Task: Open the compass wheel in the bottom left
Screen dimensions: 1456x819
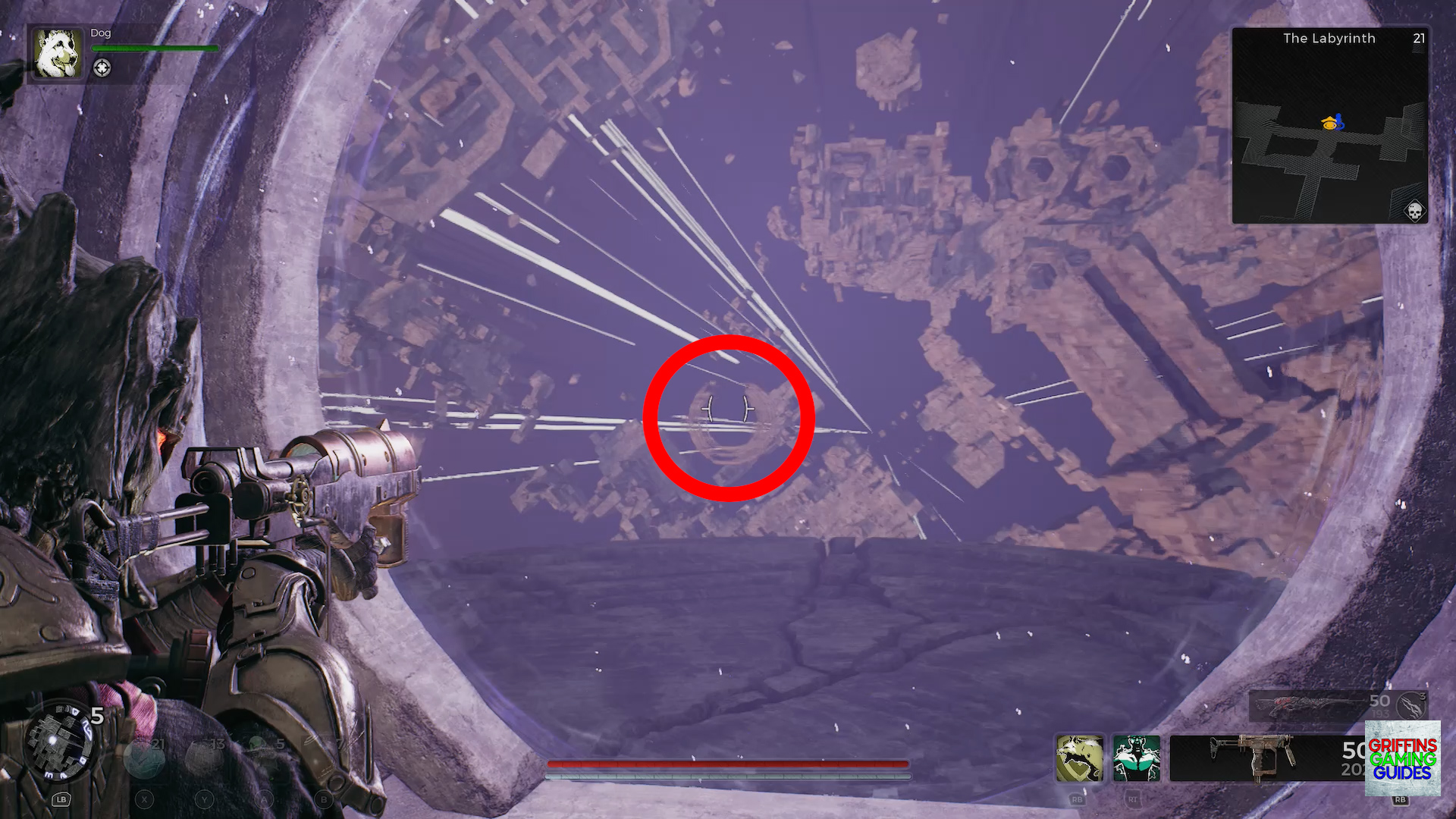Action: pos(62,742)
